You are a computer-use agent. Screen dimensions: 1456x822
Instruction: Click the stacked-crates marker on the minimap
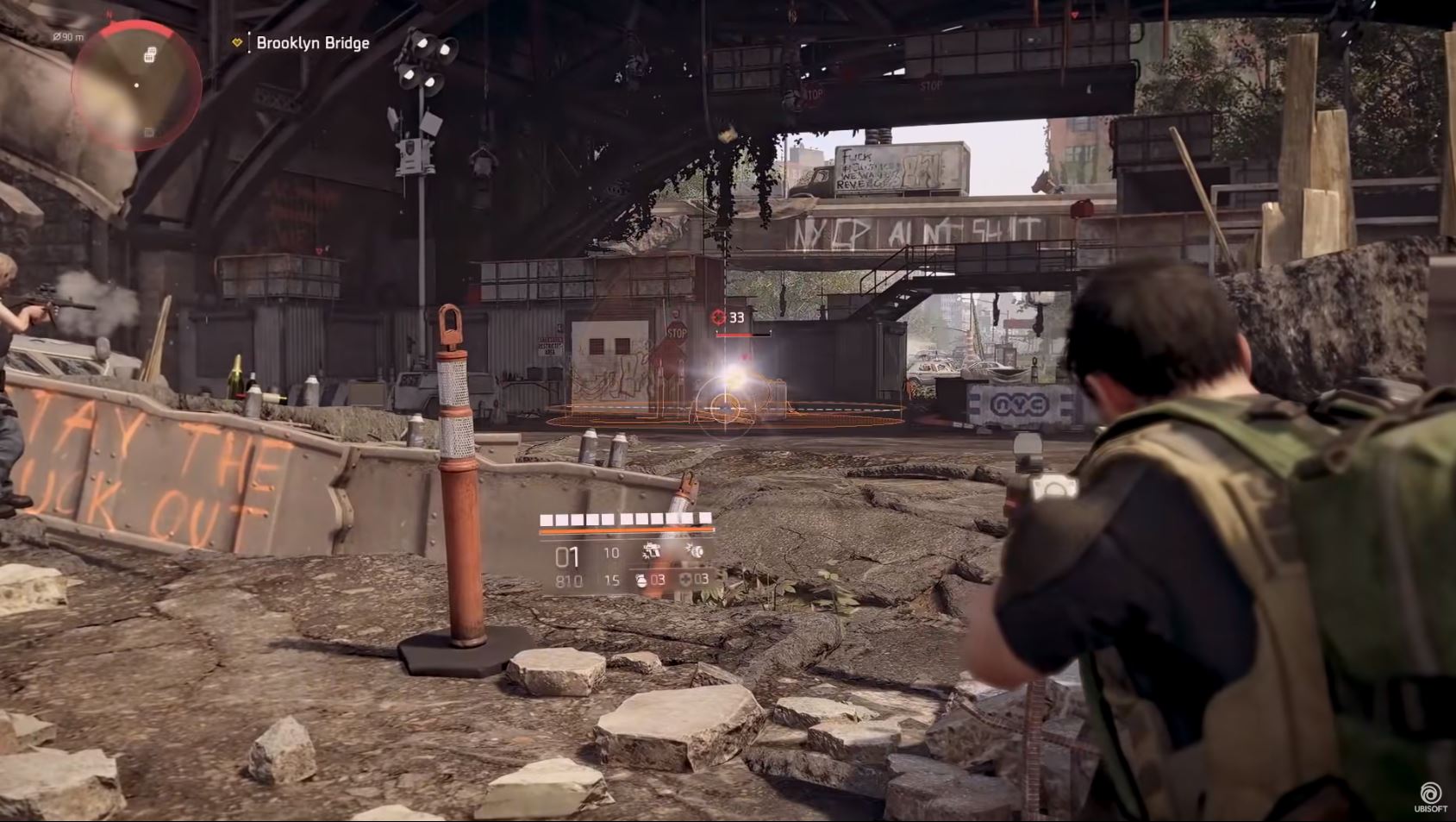pyautogui.click(x=150, y=55)
